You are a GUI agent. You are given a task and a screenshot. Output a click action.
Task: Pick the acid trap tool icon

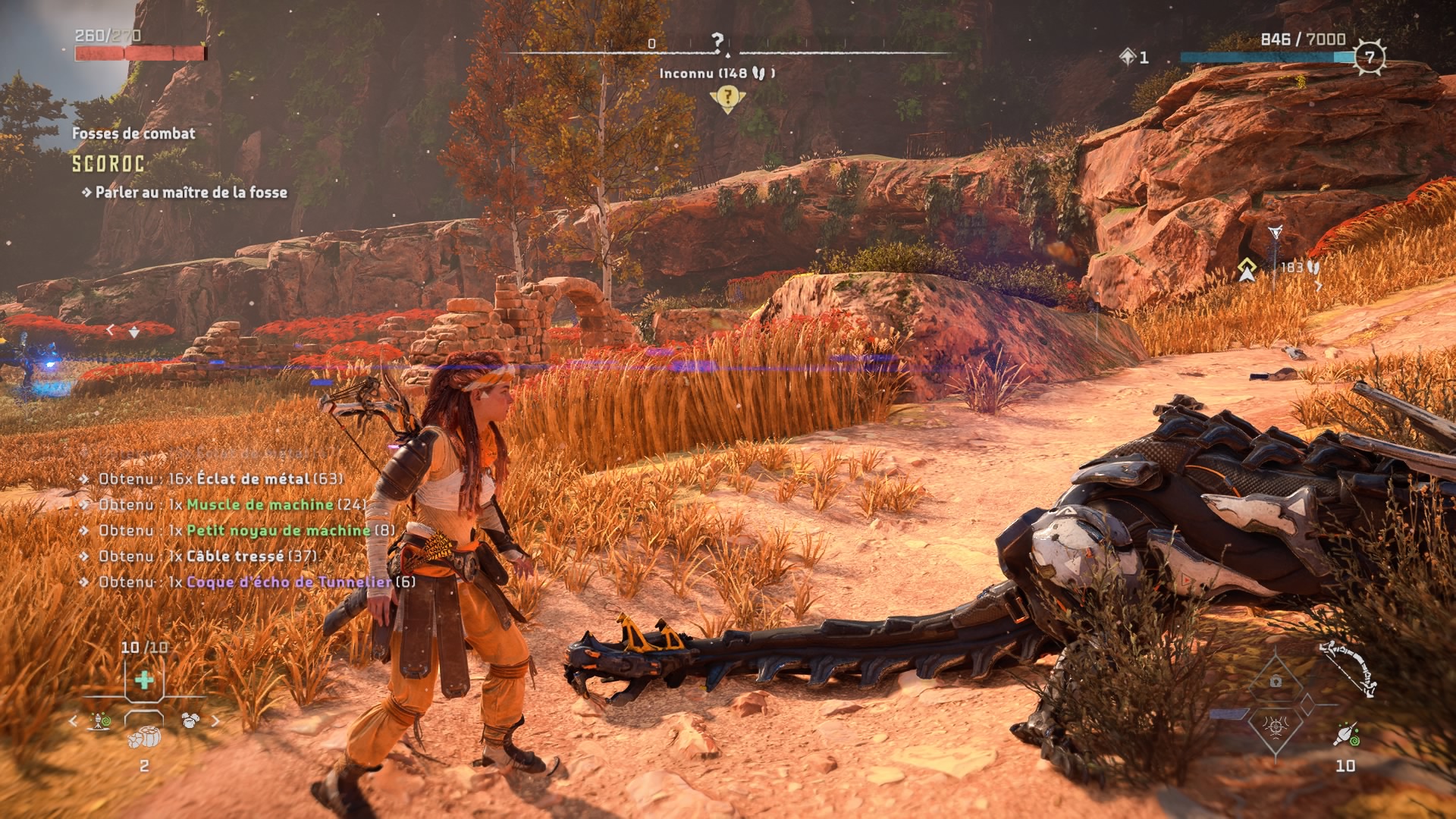tap(99, 720)
